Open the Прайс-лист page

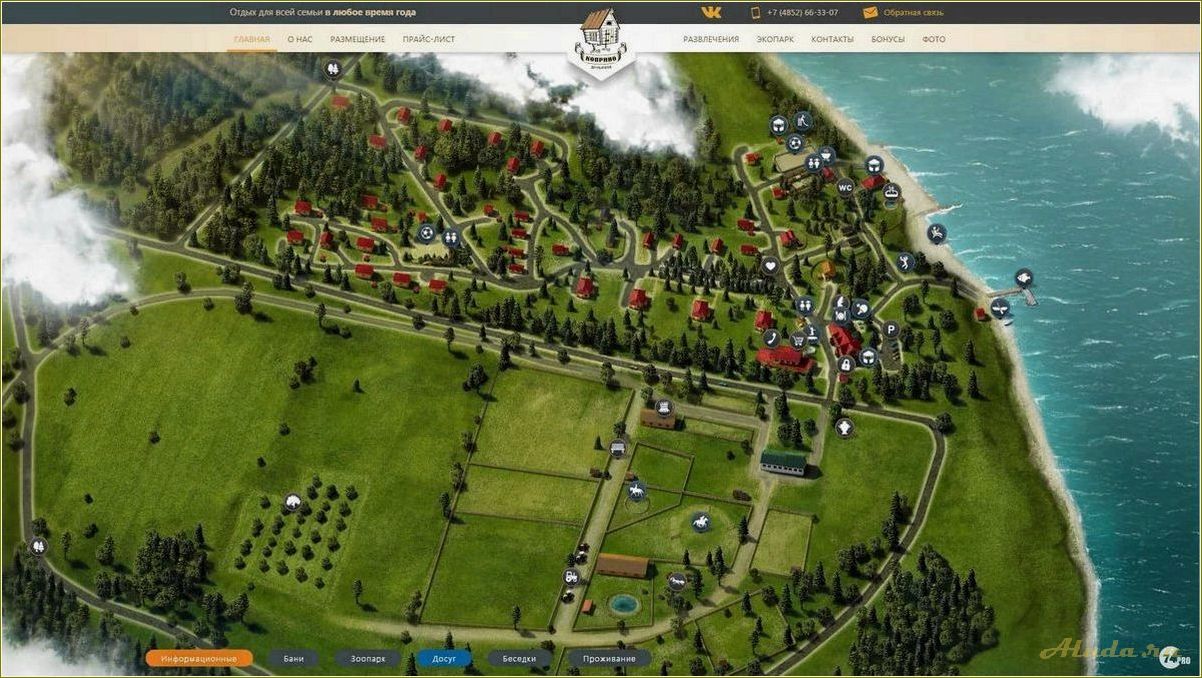click(x=428, y=39)
